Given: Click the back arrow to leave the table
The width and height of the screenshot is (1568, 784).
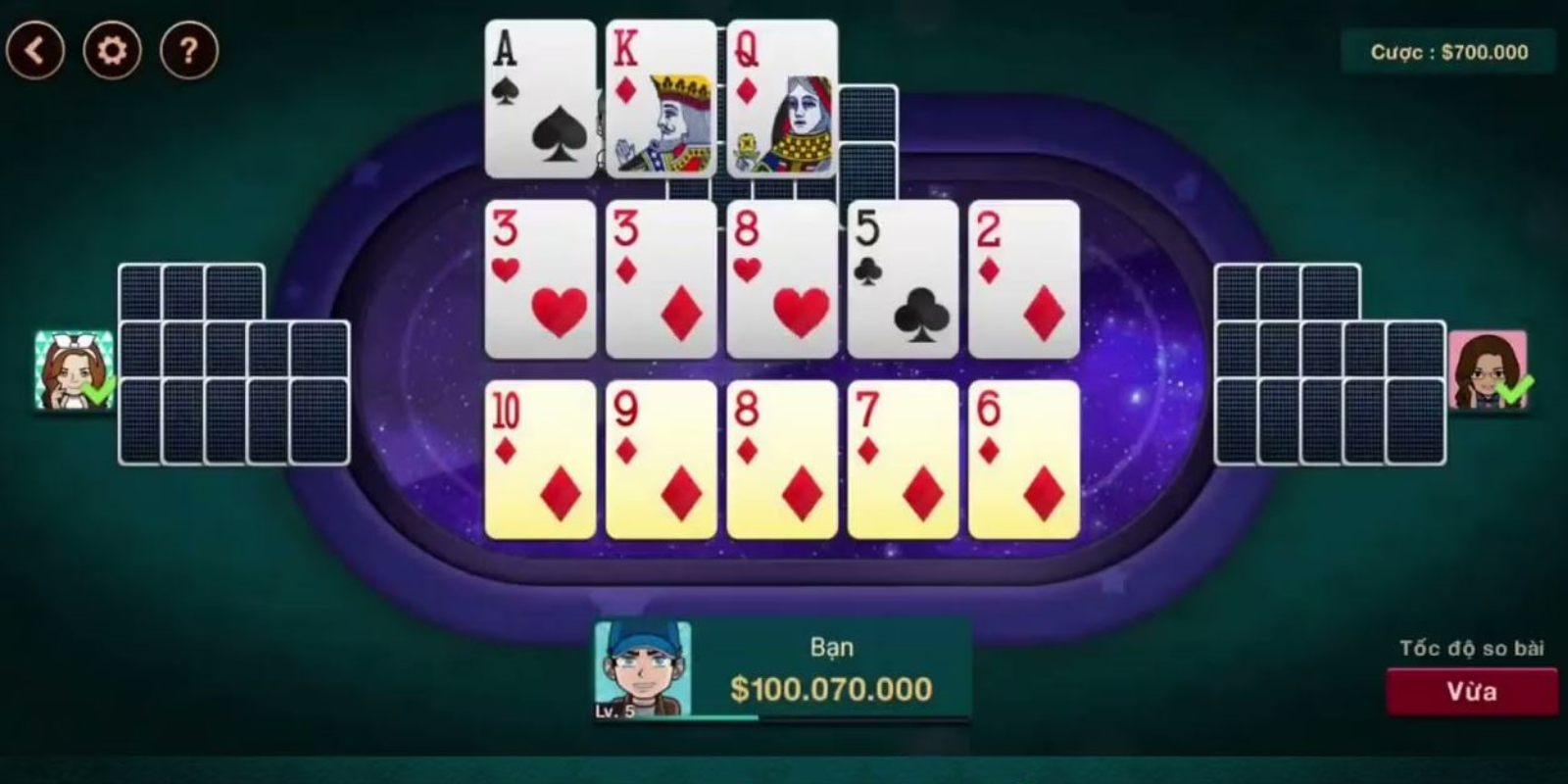Looking at the screenshot, I should [x=37, y=47].
